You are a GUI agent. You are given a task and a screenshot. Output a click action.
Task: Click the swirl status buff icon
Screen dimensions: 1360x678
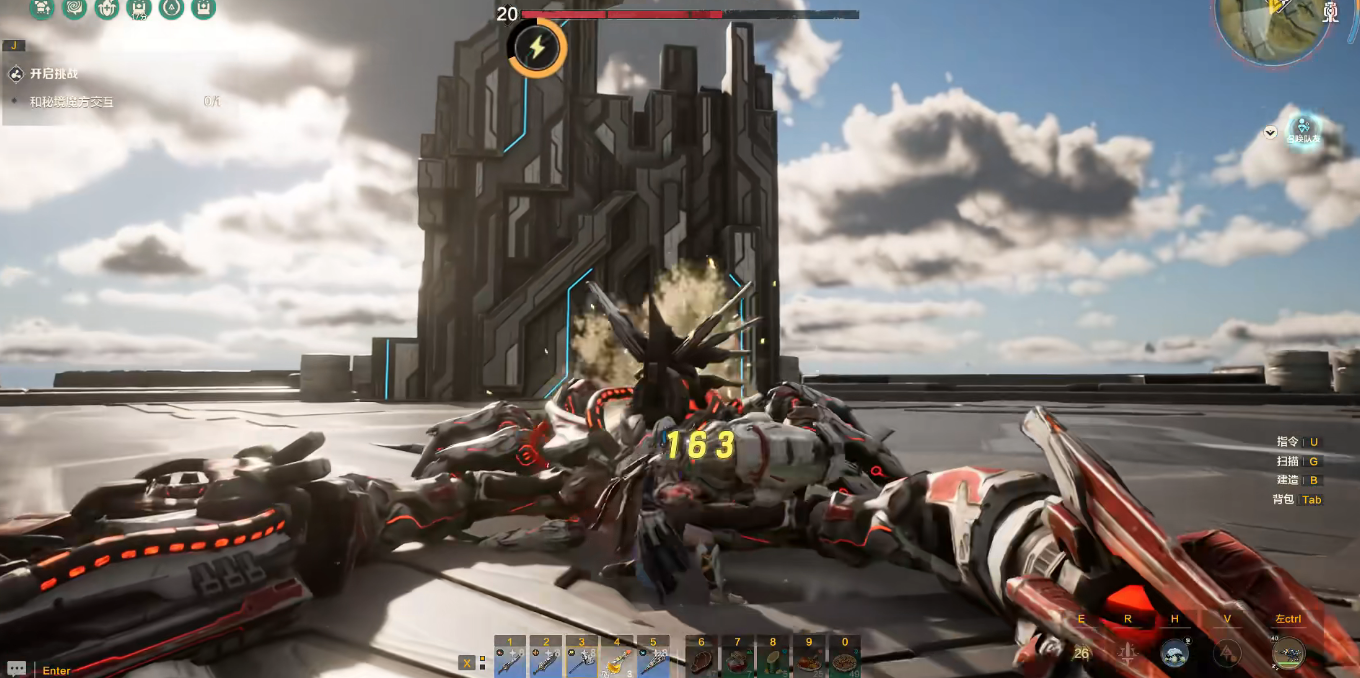coord(74,9)
